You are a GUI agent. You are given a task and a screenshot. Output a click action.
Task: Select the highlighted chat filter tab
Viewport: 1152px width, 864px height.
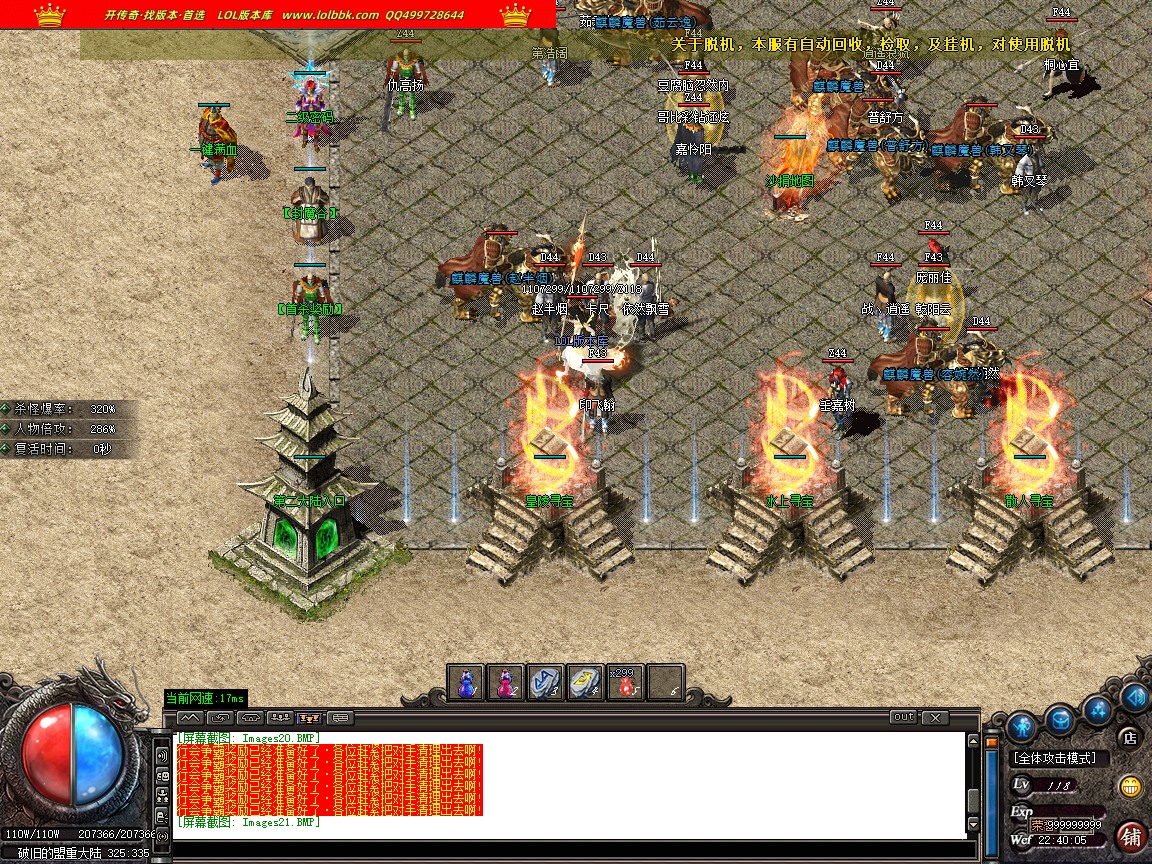point(310,717)
